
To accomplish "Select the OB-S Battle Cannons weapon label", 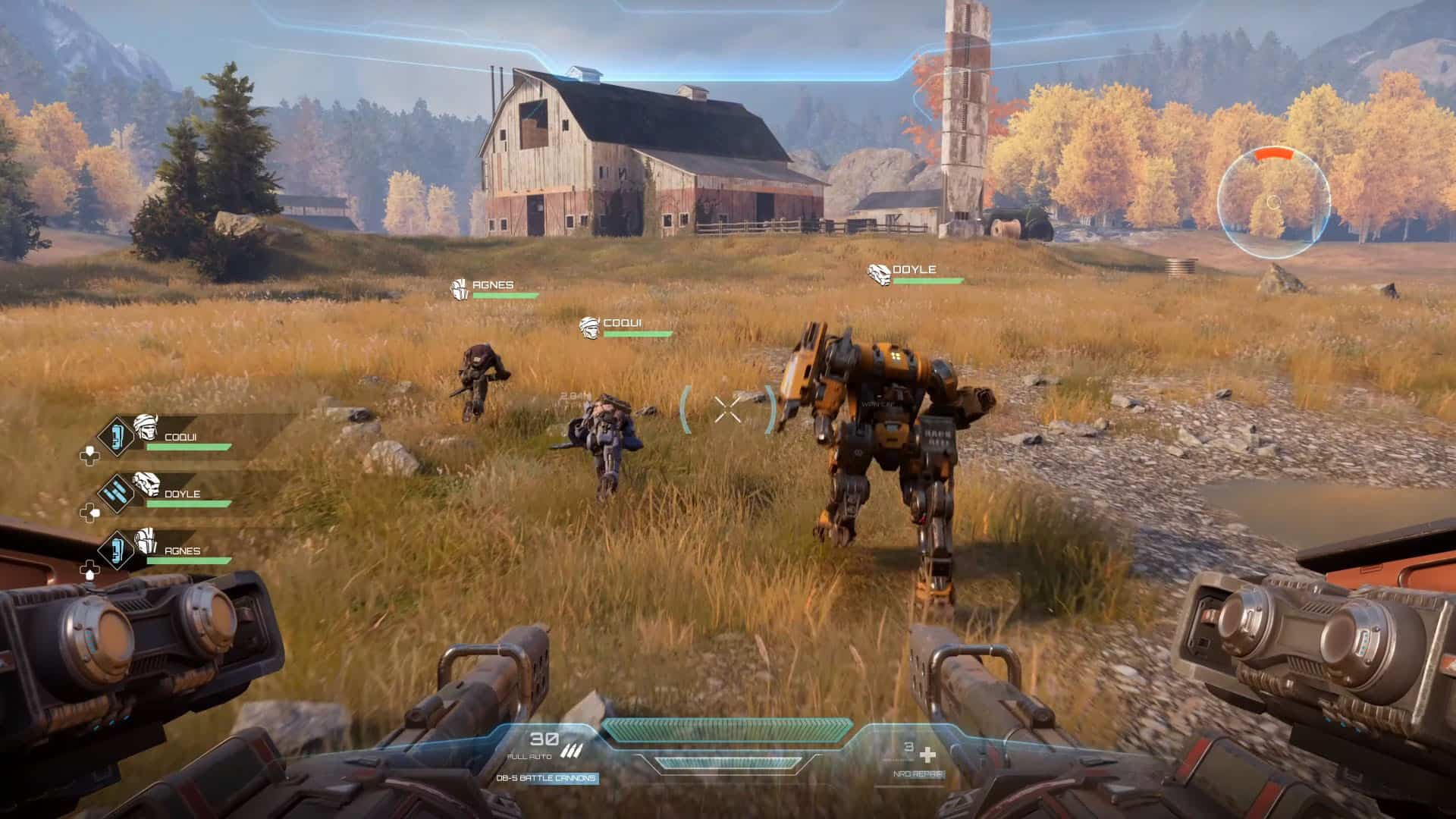I will tap(546, 778).
